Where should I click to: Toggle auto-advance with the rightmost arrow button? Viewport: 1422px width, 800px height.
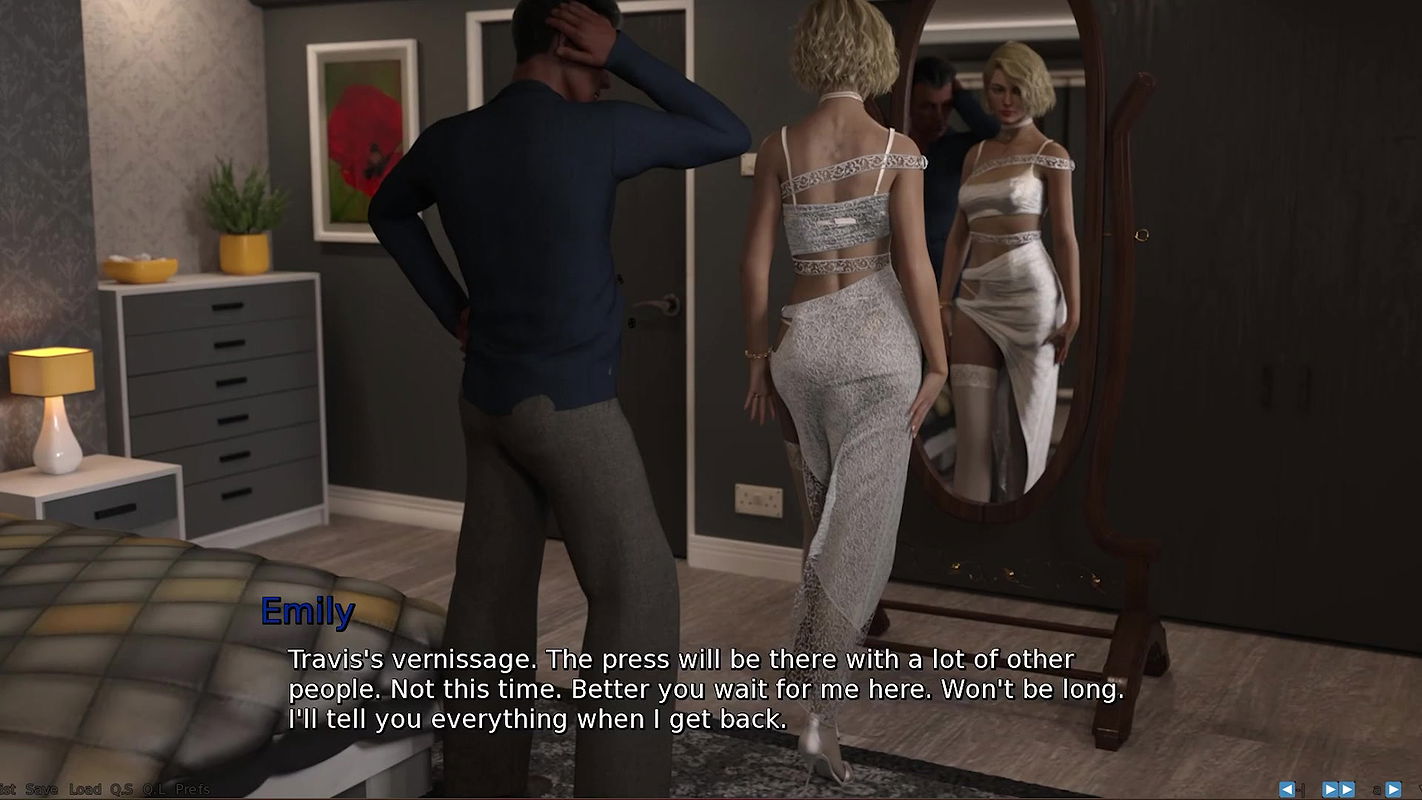click(x=1392, y=789)
